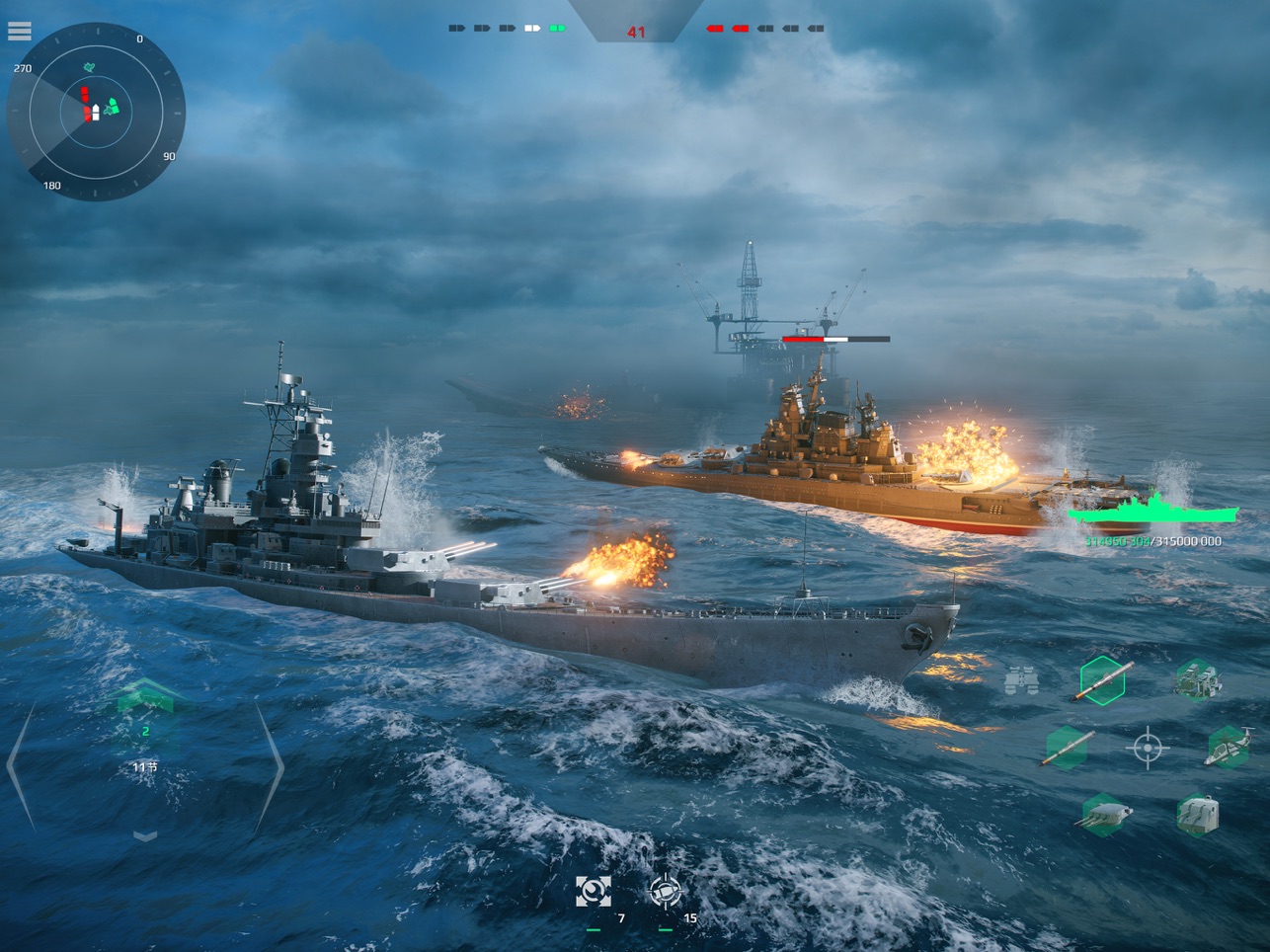Select the missile launcher box weapon
Viewport: 1270px width, 952px height.
(x=1197, y=680)
